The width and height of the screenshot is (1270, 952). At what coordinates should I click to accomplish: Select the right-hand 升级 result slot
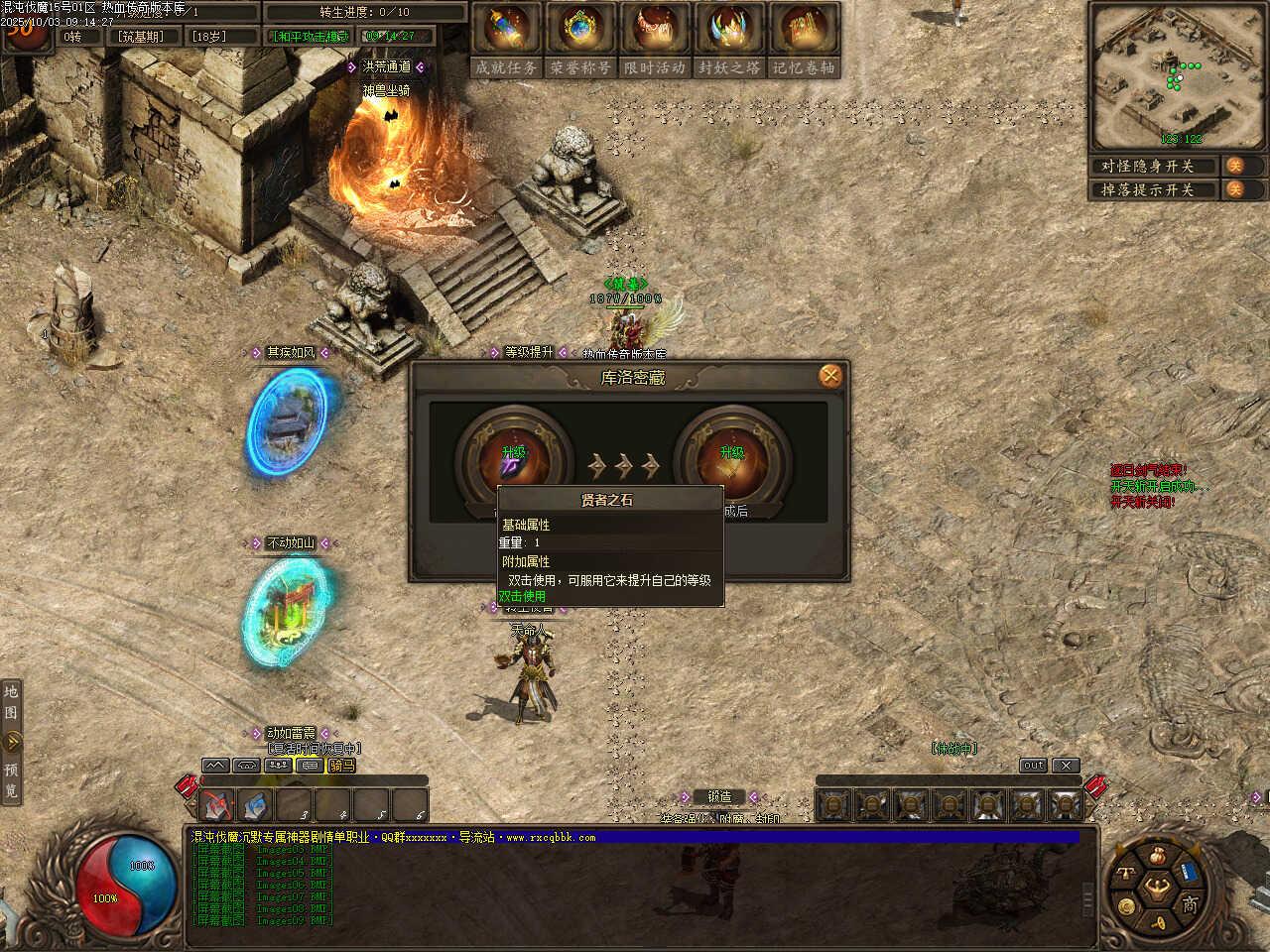(732, 460)
